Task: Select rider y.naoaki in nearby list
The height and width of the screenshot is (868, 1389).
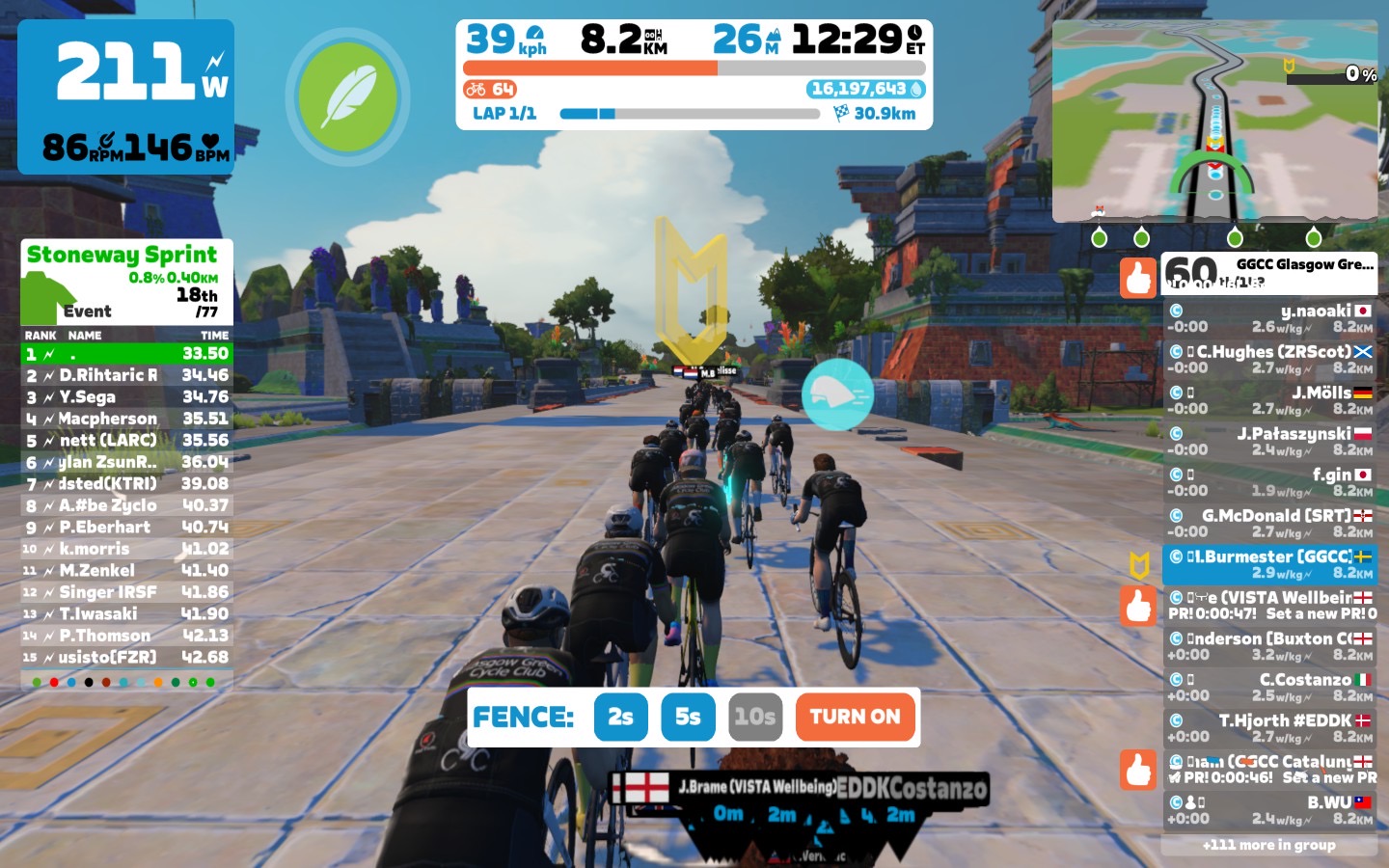Action: click(1269, 318)
